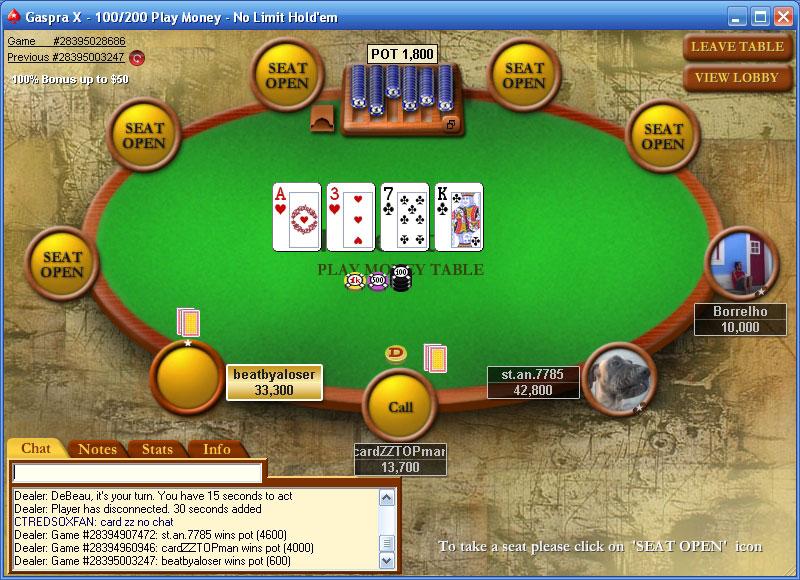Viewport: 800px width, 580px height.
Task: Open the Stats tab
Action: pos(157,449)
